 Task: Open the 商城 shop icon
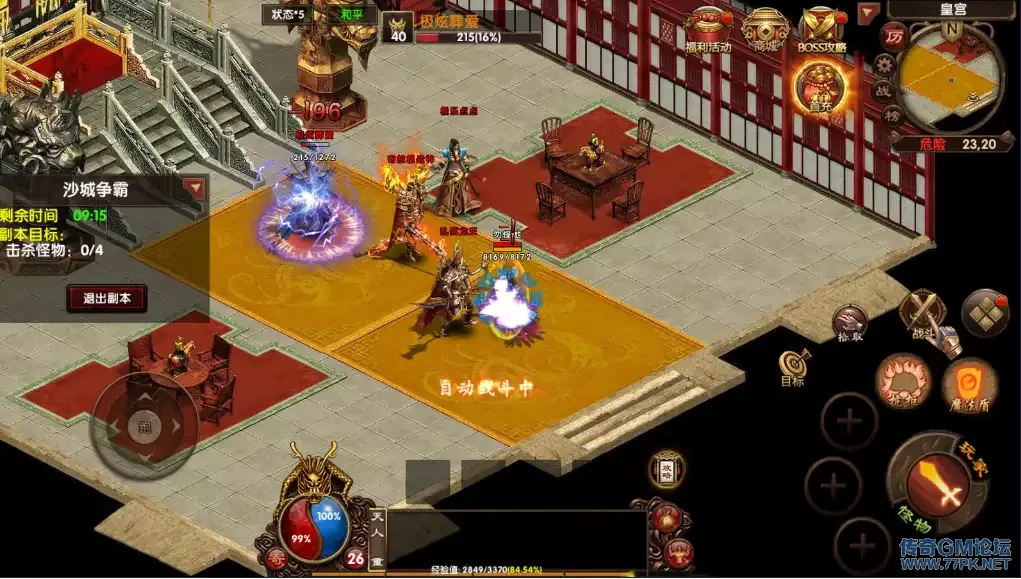click(766, 28)
